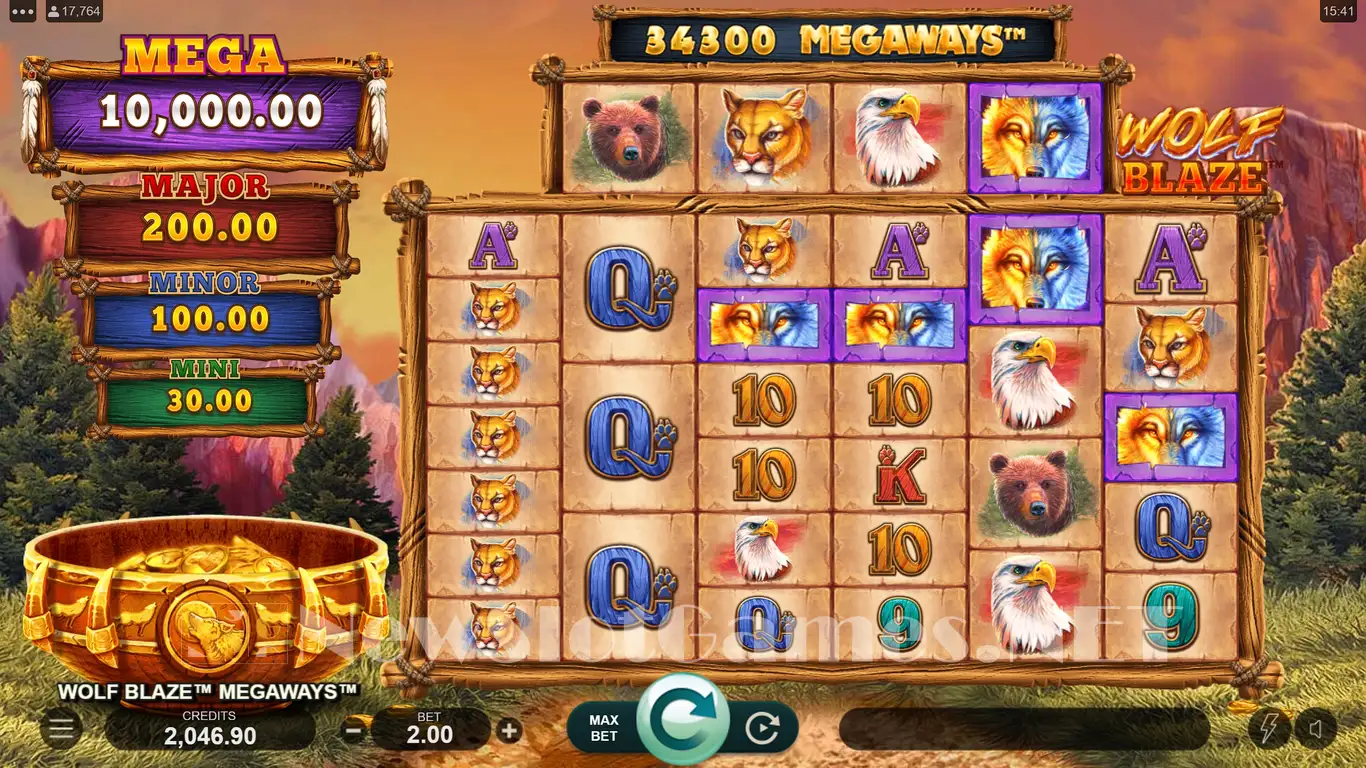Image resolution: width=1366 pixels, height=768 pixels.
Task: Open the hamburger game menu
Action: click(61, 729)
